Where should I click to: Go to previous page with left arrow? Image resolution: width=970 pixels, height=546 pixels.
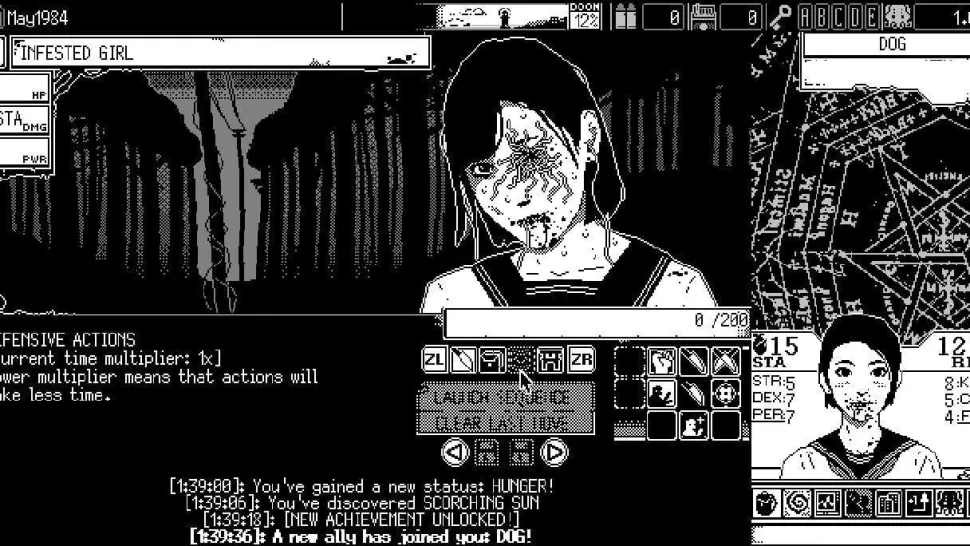456,452
